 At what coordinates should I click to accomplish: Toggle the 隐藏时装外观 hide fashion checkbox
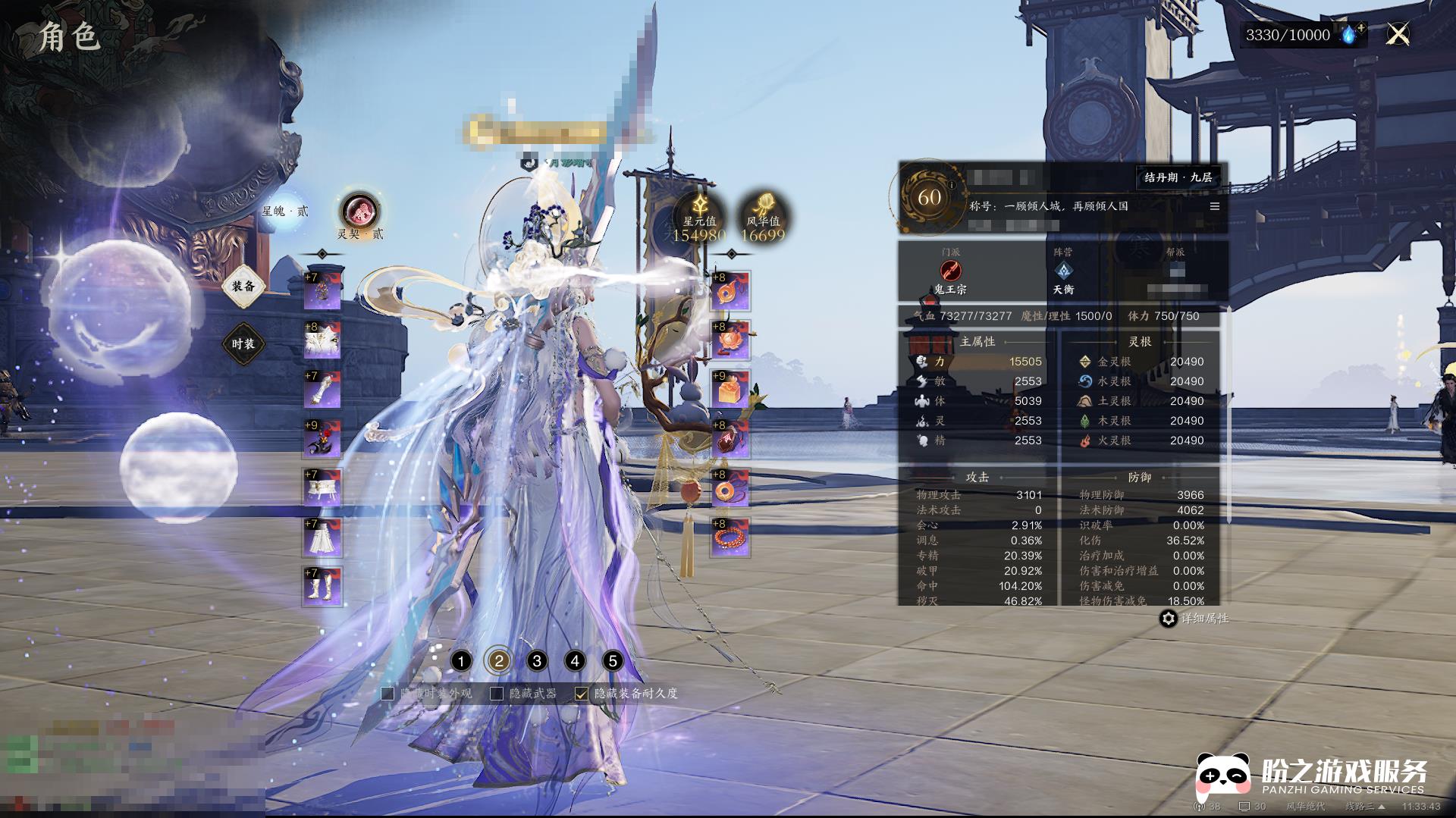coord(388,694)
